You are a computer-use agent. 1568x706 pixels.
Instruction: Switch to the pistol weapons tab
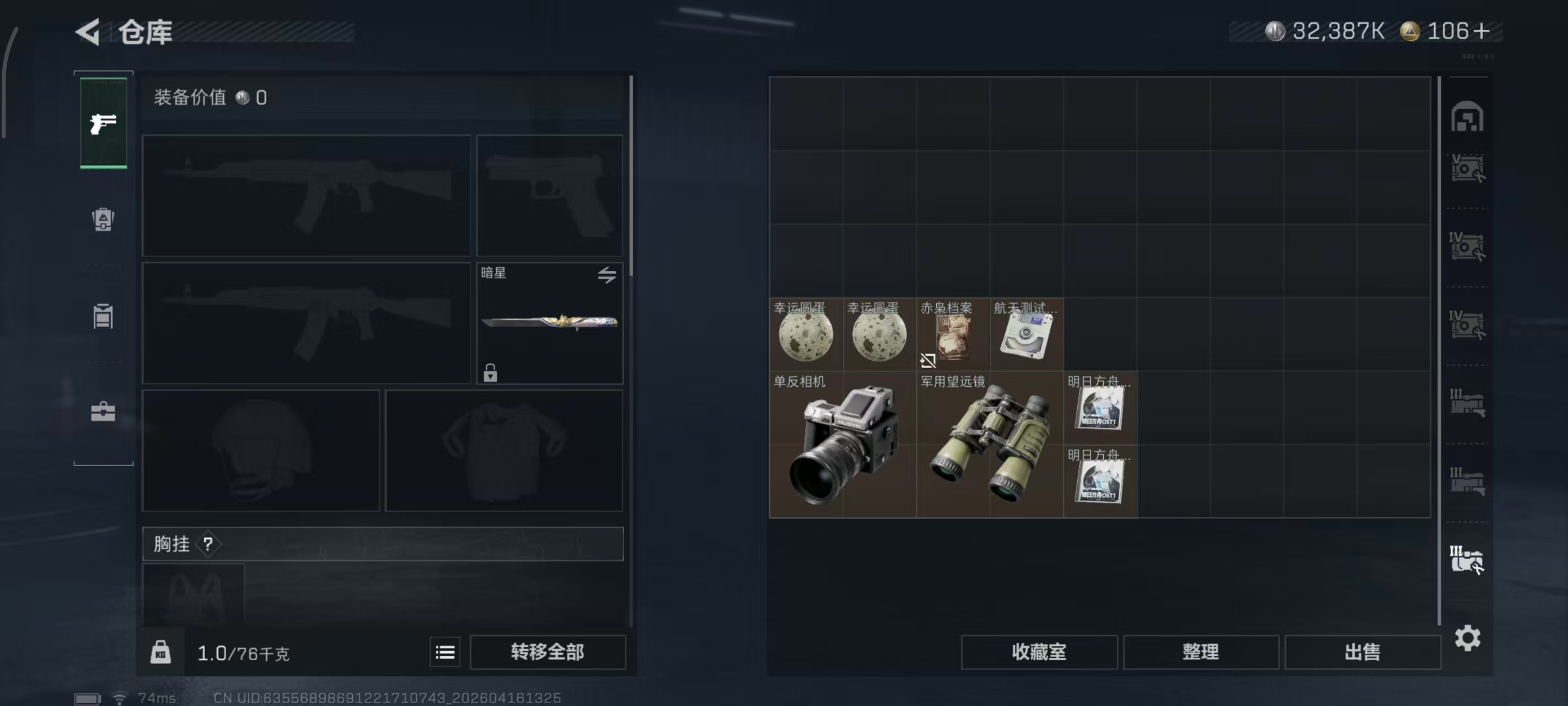pyautogui.click(x=103, y=122)
